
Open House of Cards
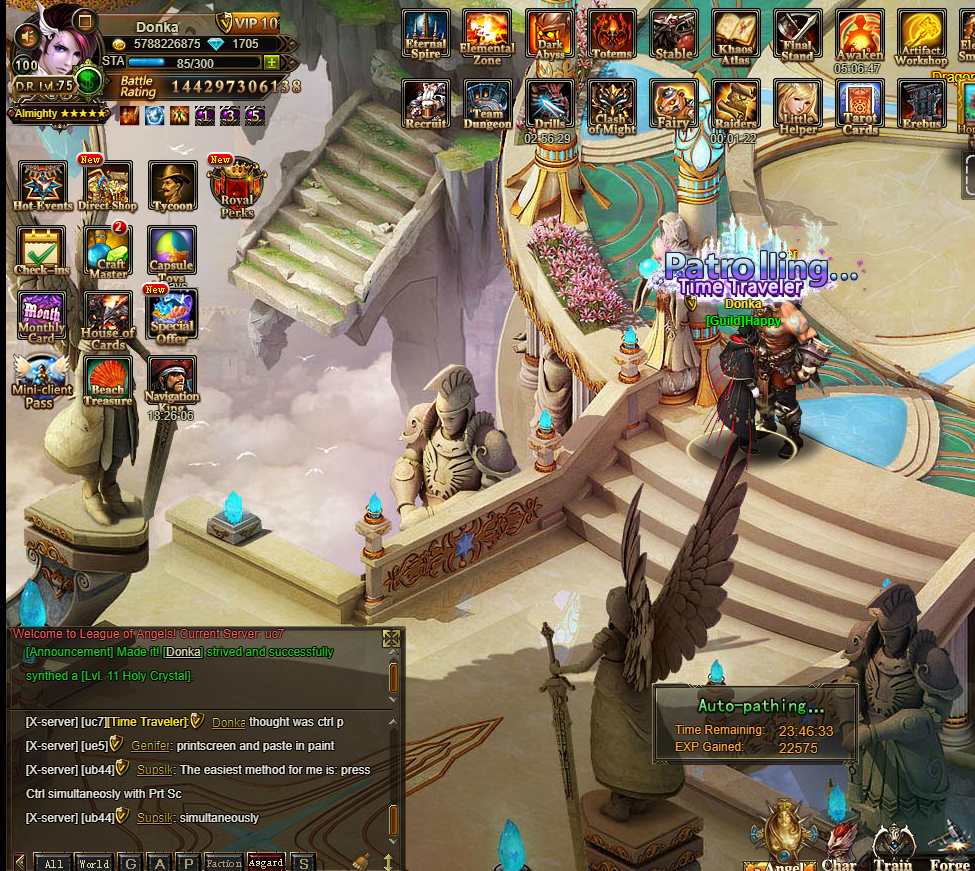[x=108, y=316]
